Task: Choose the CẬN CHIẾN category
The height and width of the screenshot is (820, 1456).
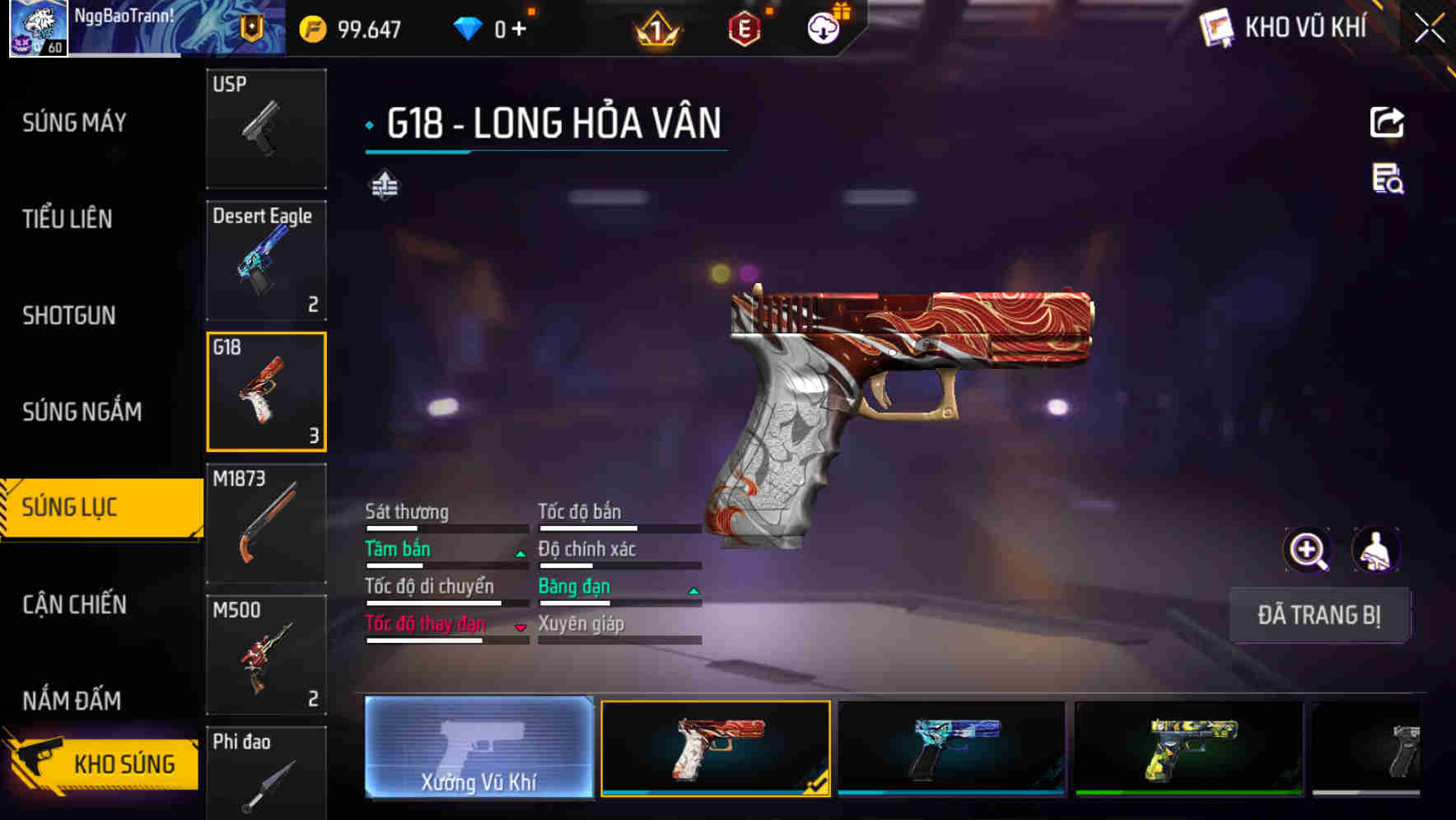Action: click(74, 604)
